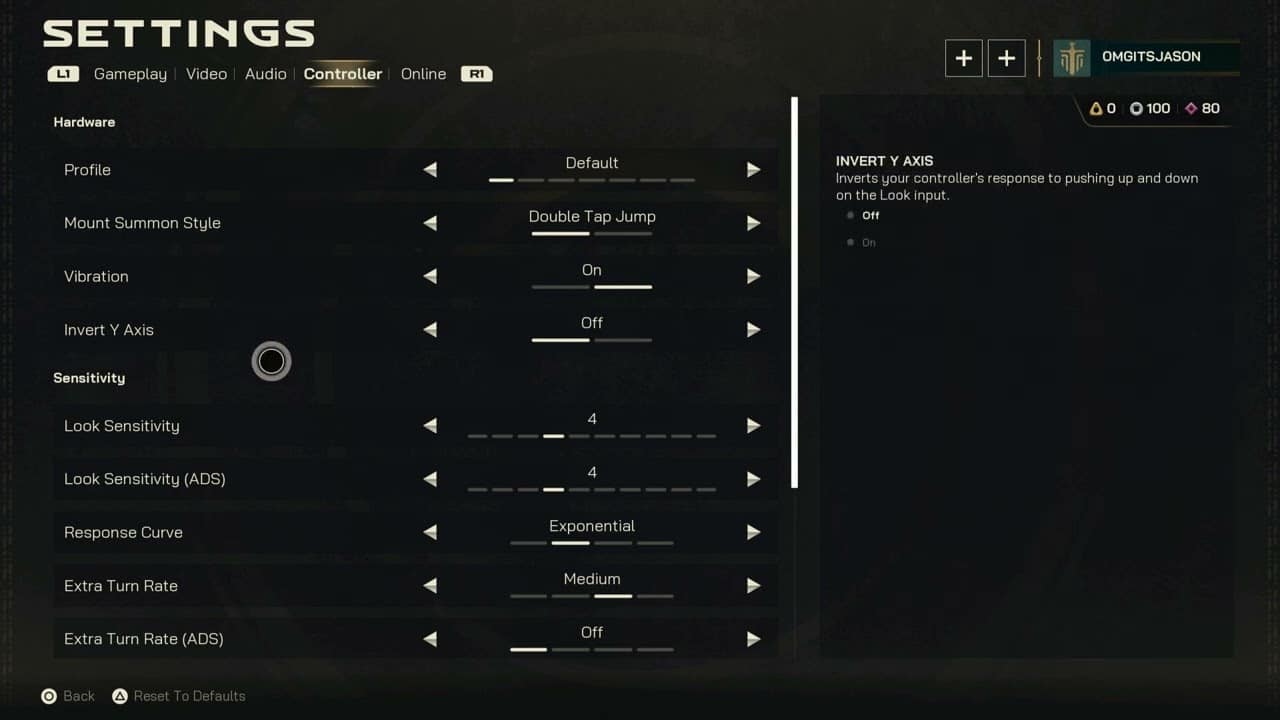Click the purple diamond currency icon showing 80
Viewport: 1280px width, 720px height.
pyautogui.click(x=1190, y=108)
